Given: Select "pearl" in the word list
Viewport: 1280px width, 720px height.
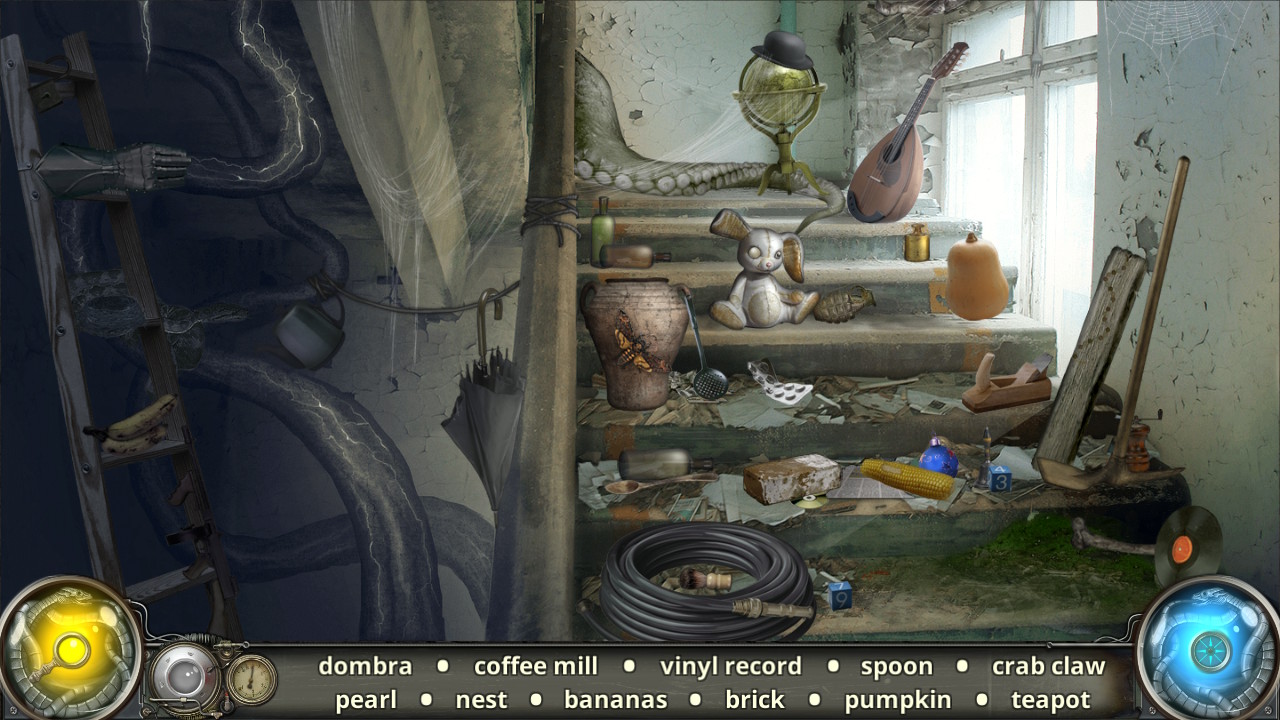Looking at the screenshot, I should click(x=367, y=700).
